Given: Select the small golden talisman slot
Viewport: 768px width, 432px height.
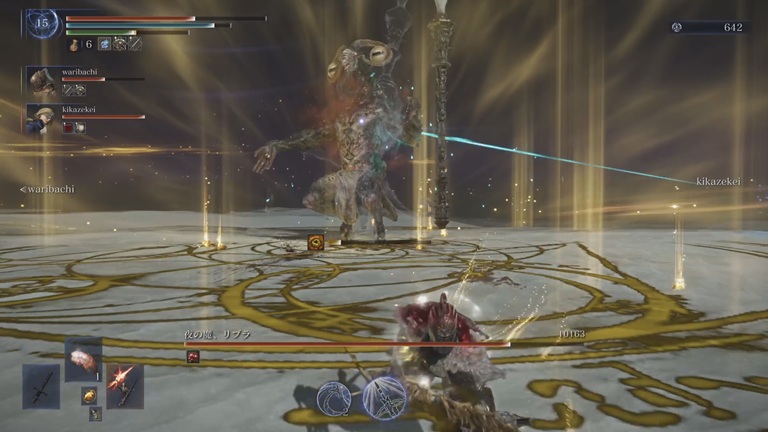Looking at the screenshot, I should pos(88,396).
